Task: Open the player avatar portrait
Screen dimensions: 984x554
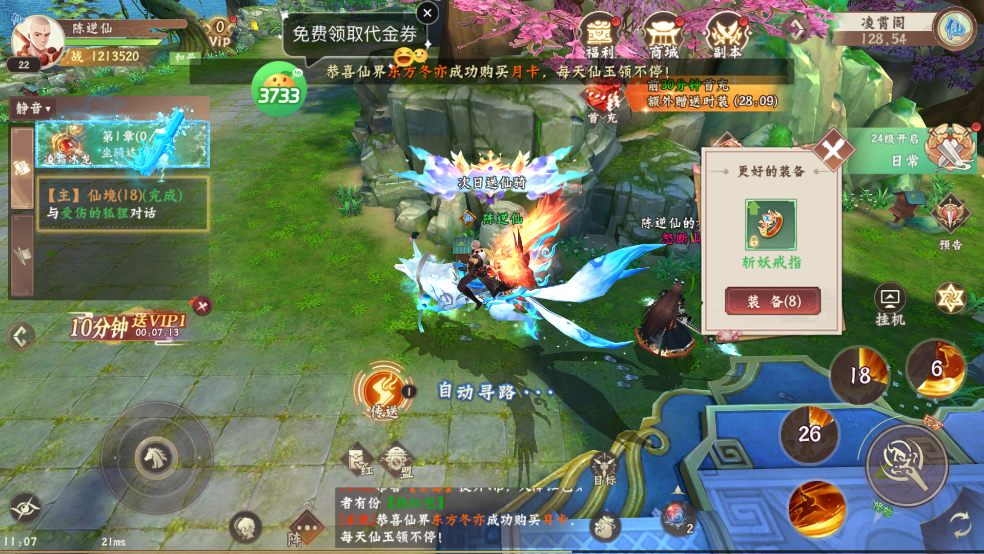Action: click(37, 36)
